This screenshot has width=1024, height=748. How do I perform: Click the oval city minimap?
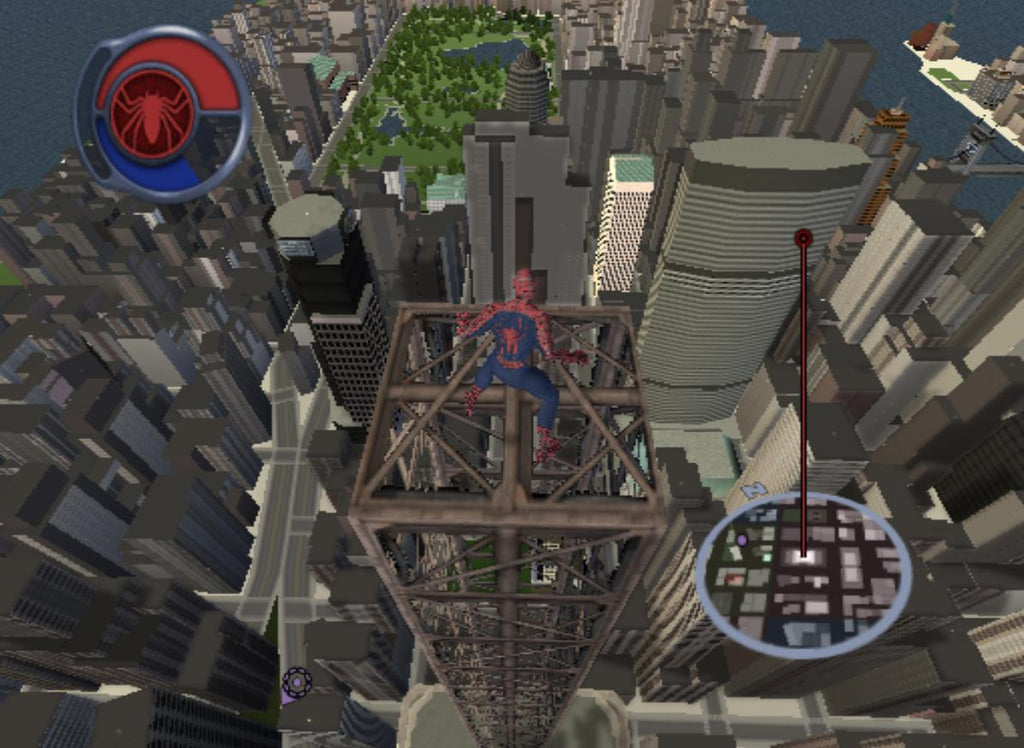pyautogui.click(x=803, y=574)
